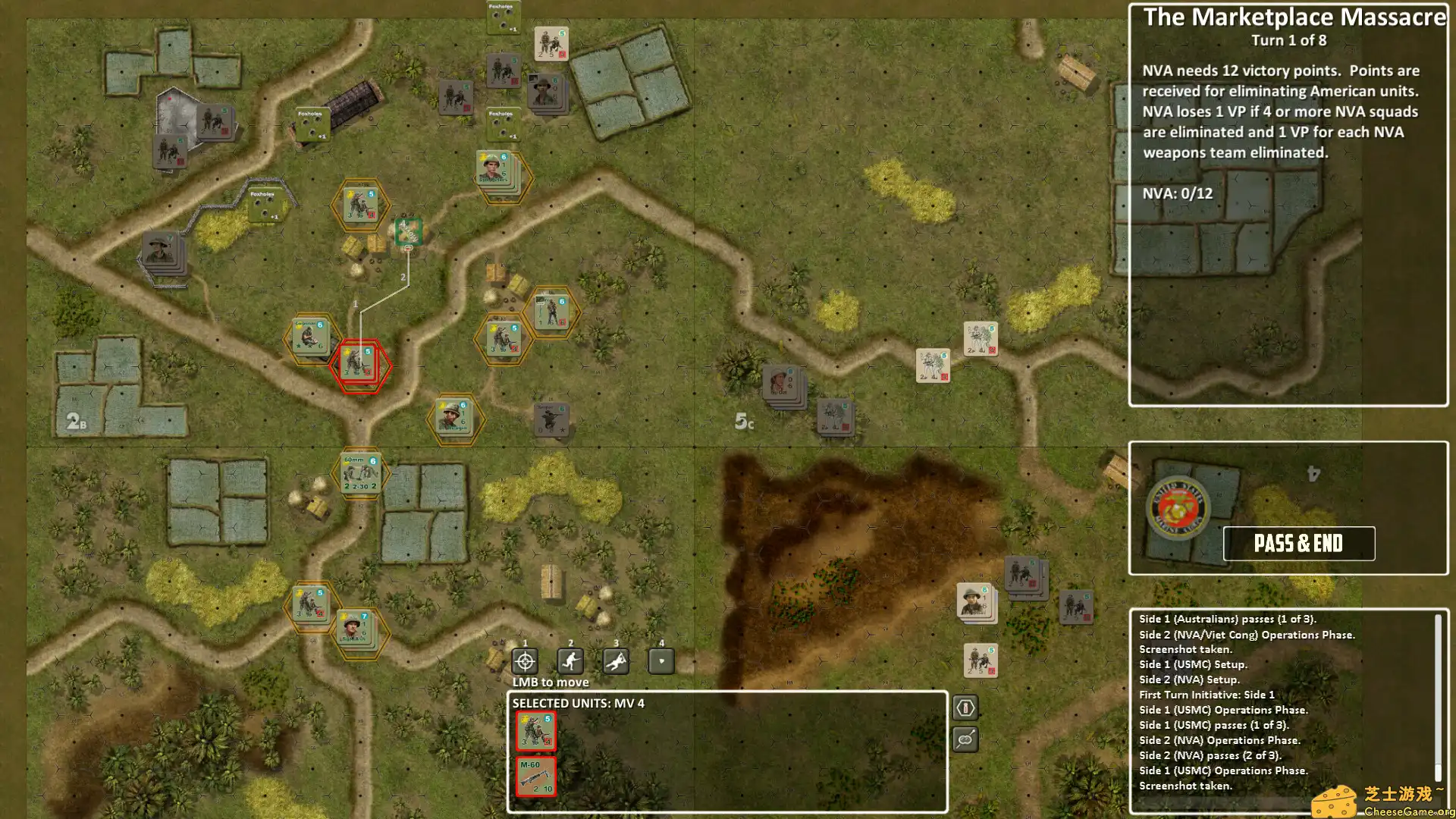Screen dimensions: 1456x819
Task: Choose the running movement stance icon
Action: coord(570,661)
